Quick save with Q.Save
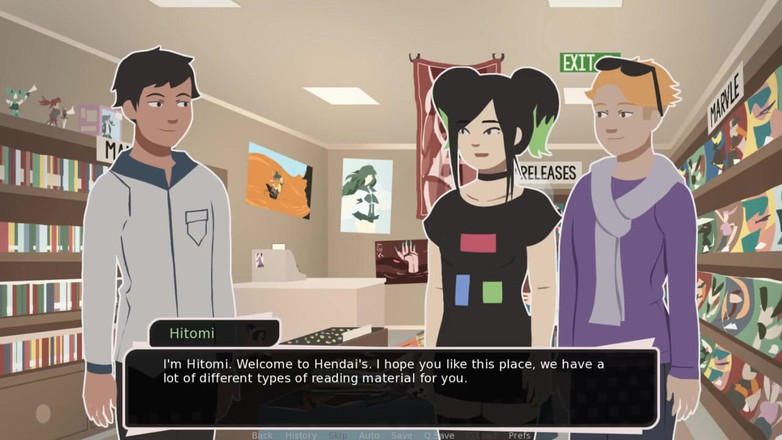Image resolution: width=782 pixels, height=440 pixels. tap(439, 435)
